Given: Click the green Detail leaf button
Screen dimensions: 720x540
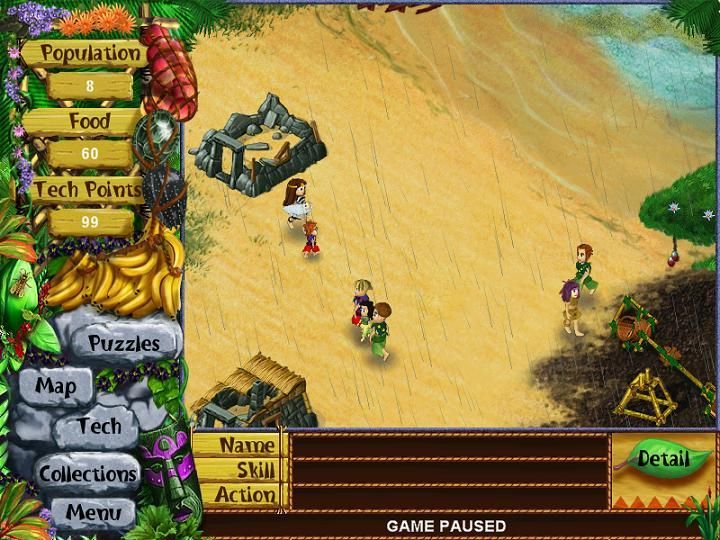Looking at the screenshot, I should coord(663,459).
